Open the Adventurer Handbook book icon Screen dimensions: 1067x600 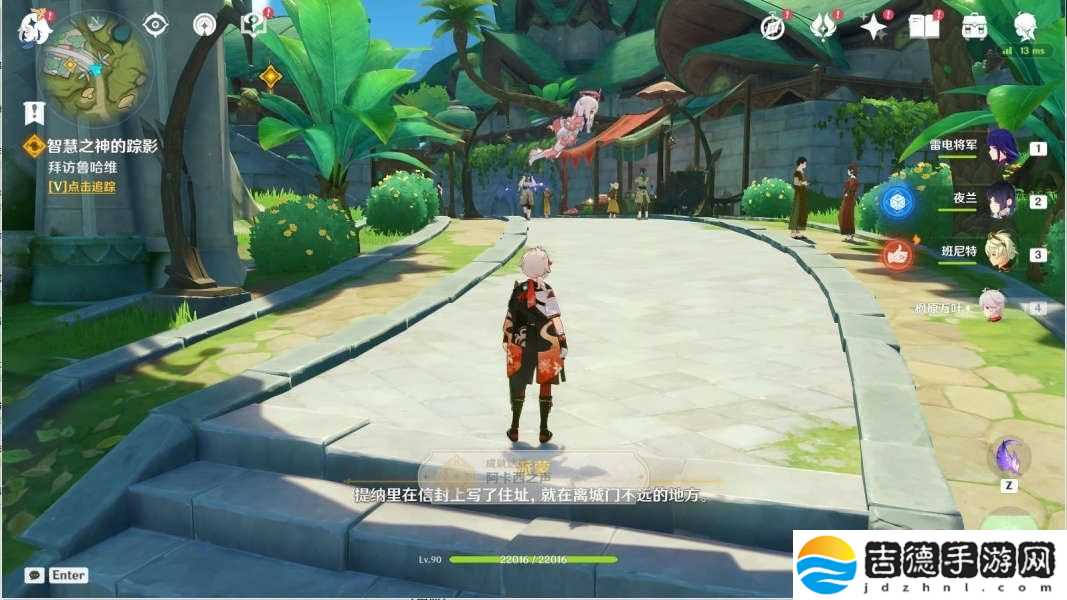coord(924,27)
